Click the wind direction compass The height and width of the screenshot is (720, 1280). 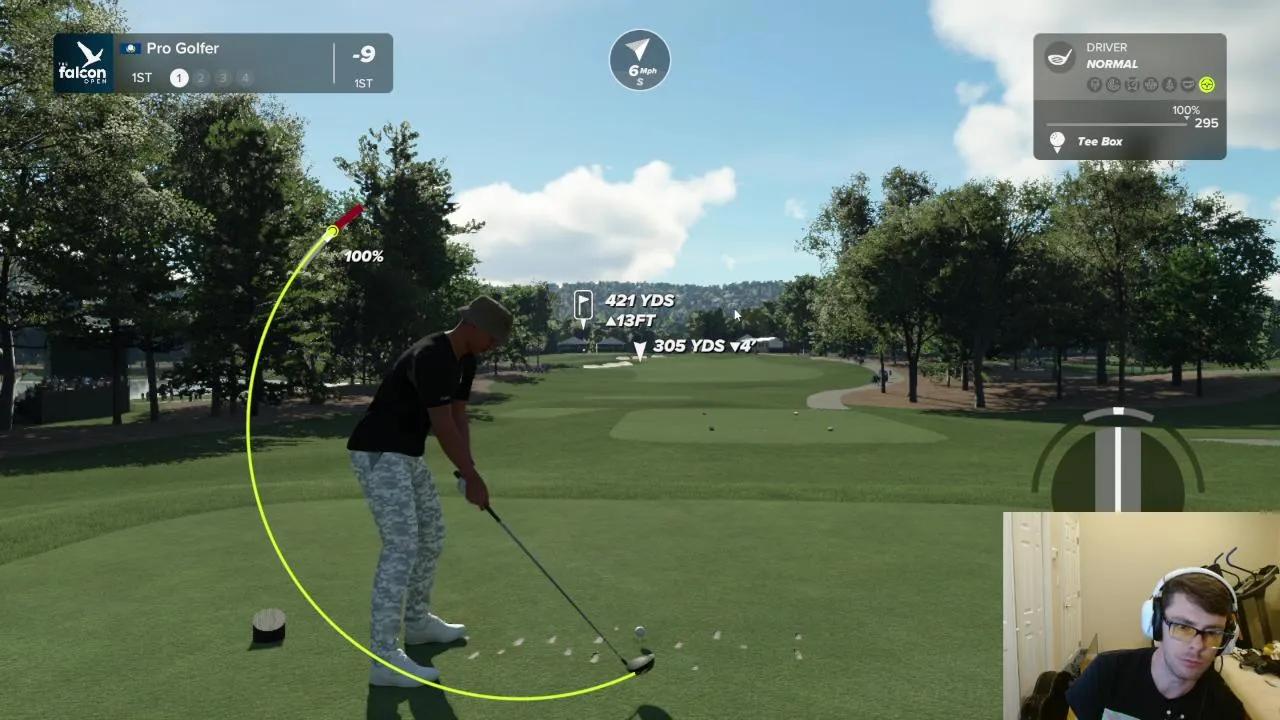click(x=640, y=59)
